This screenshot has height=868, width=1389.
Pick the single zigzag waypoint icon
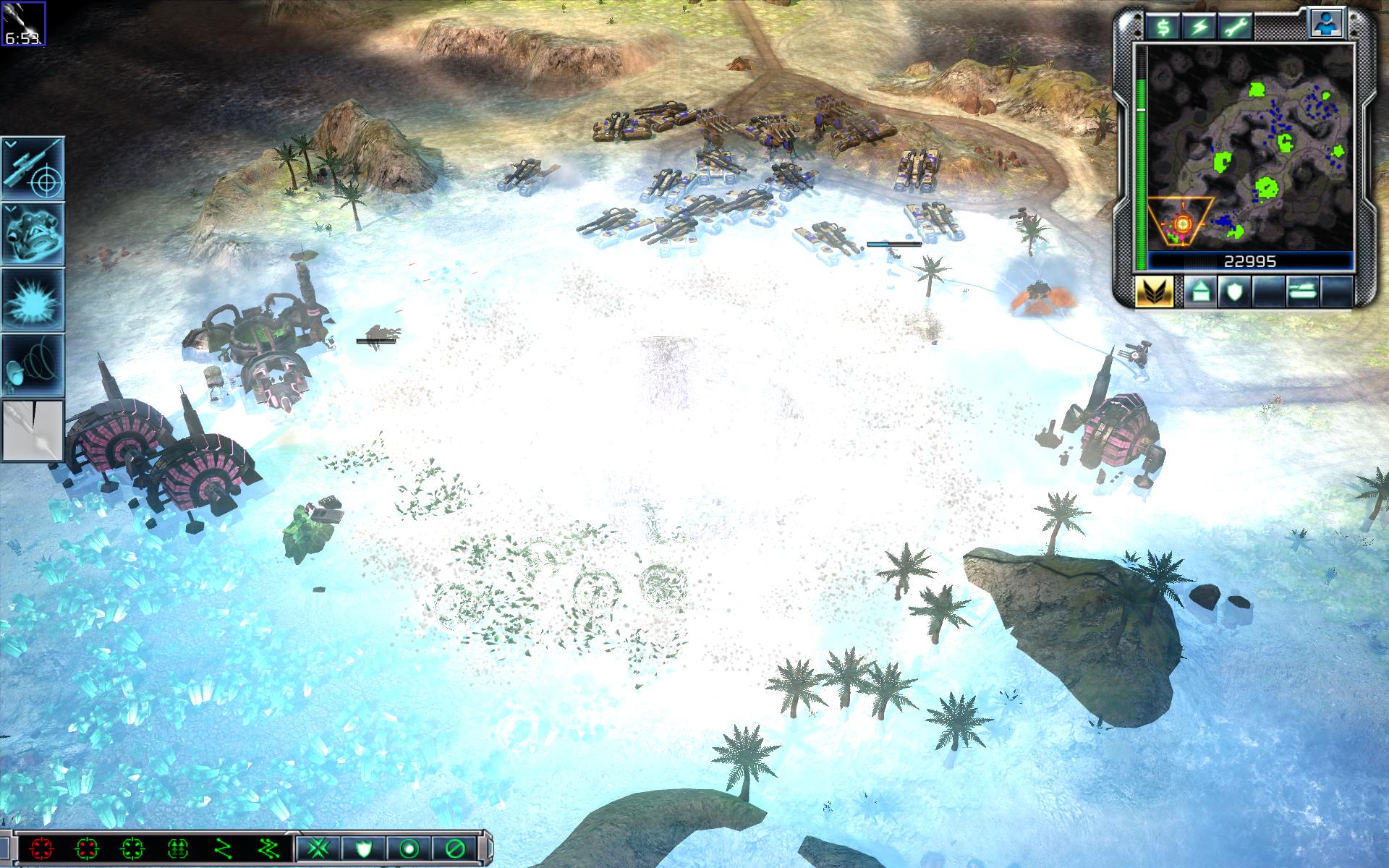coord(223,848)
